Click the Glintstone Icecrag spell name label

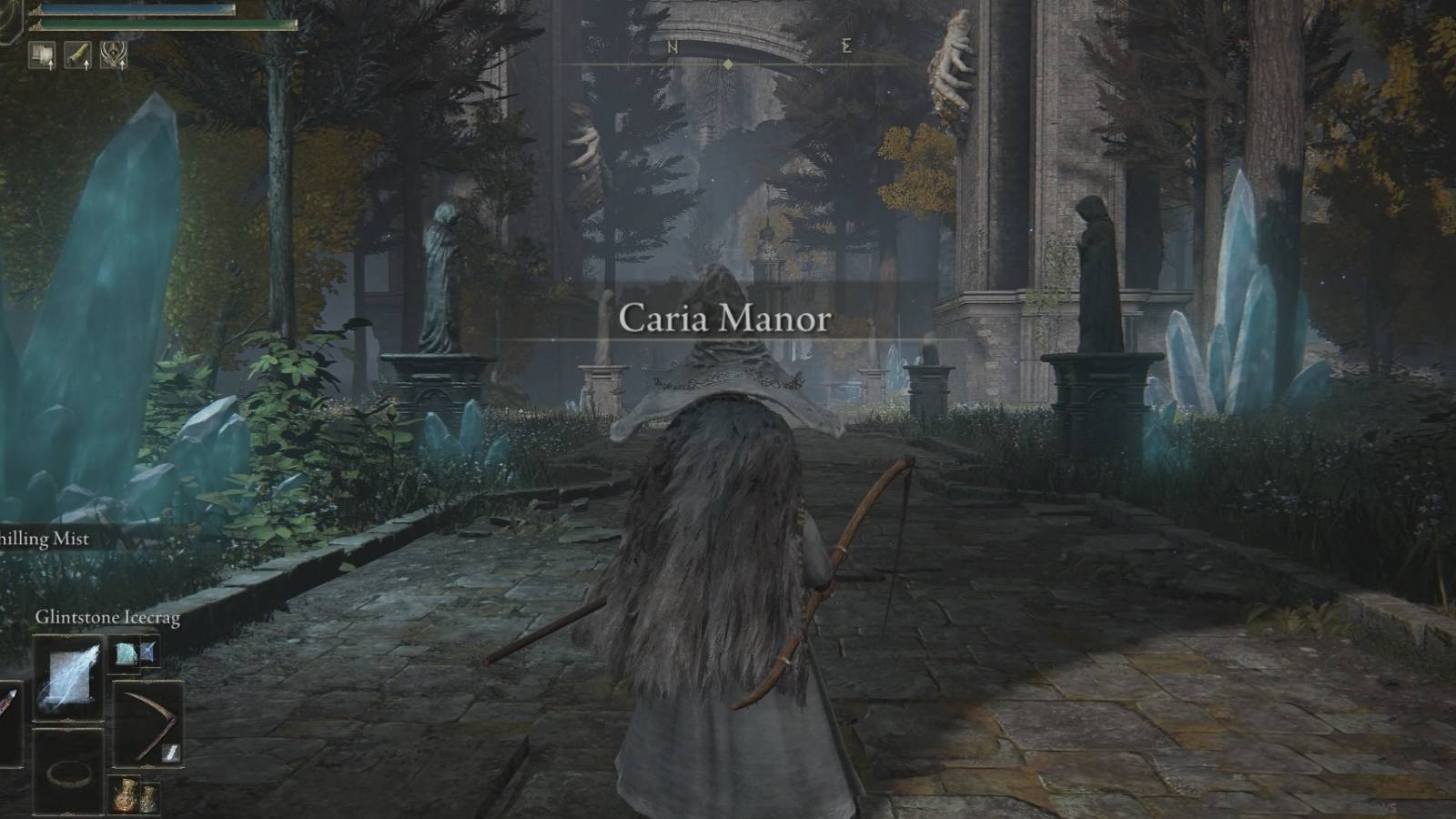pyautogui.click(x=109, y=618)
